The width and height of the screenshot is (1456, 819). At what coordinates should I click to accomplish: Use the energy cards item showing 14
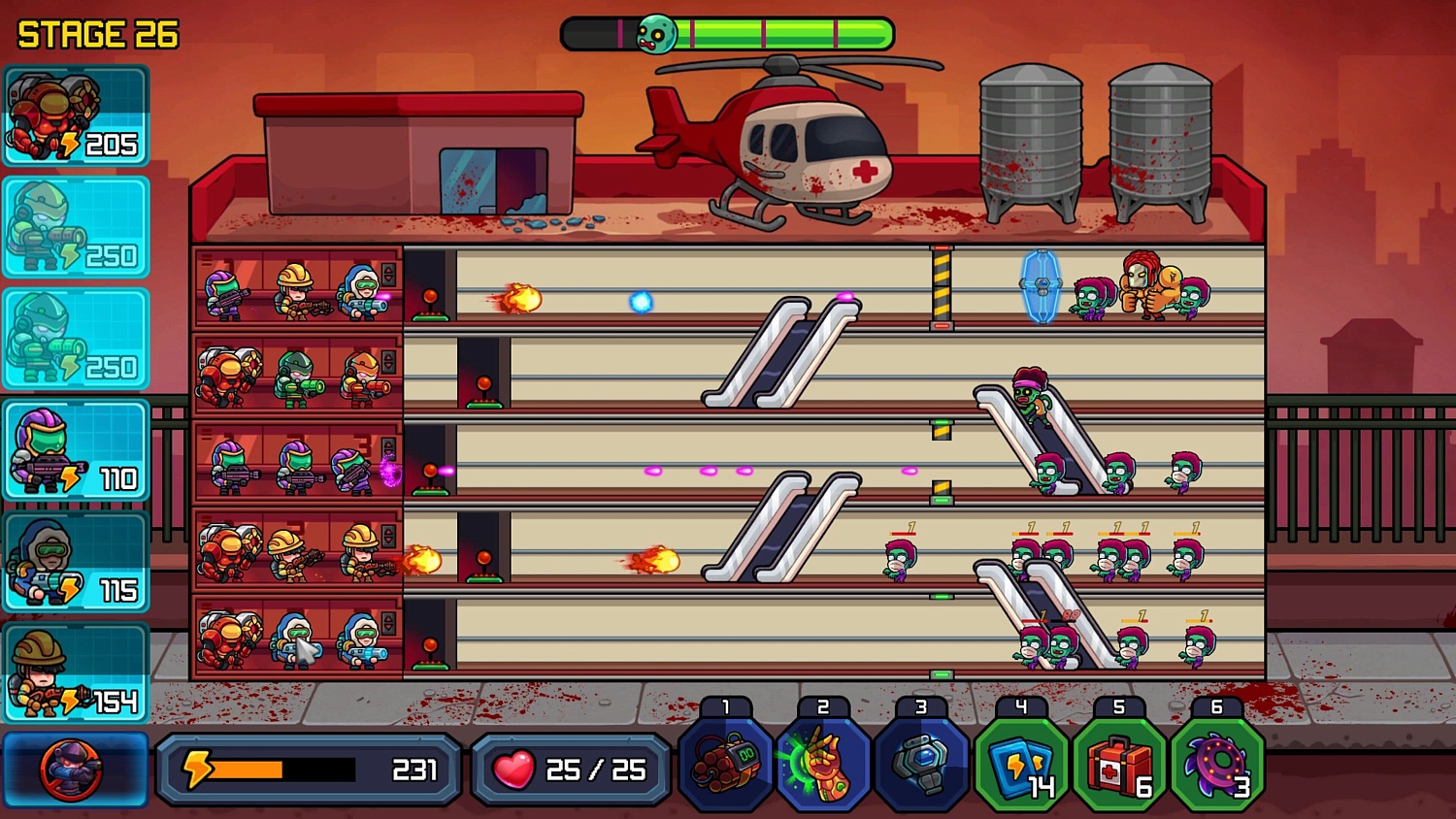click(x=1018, y=765)
